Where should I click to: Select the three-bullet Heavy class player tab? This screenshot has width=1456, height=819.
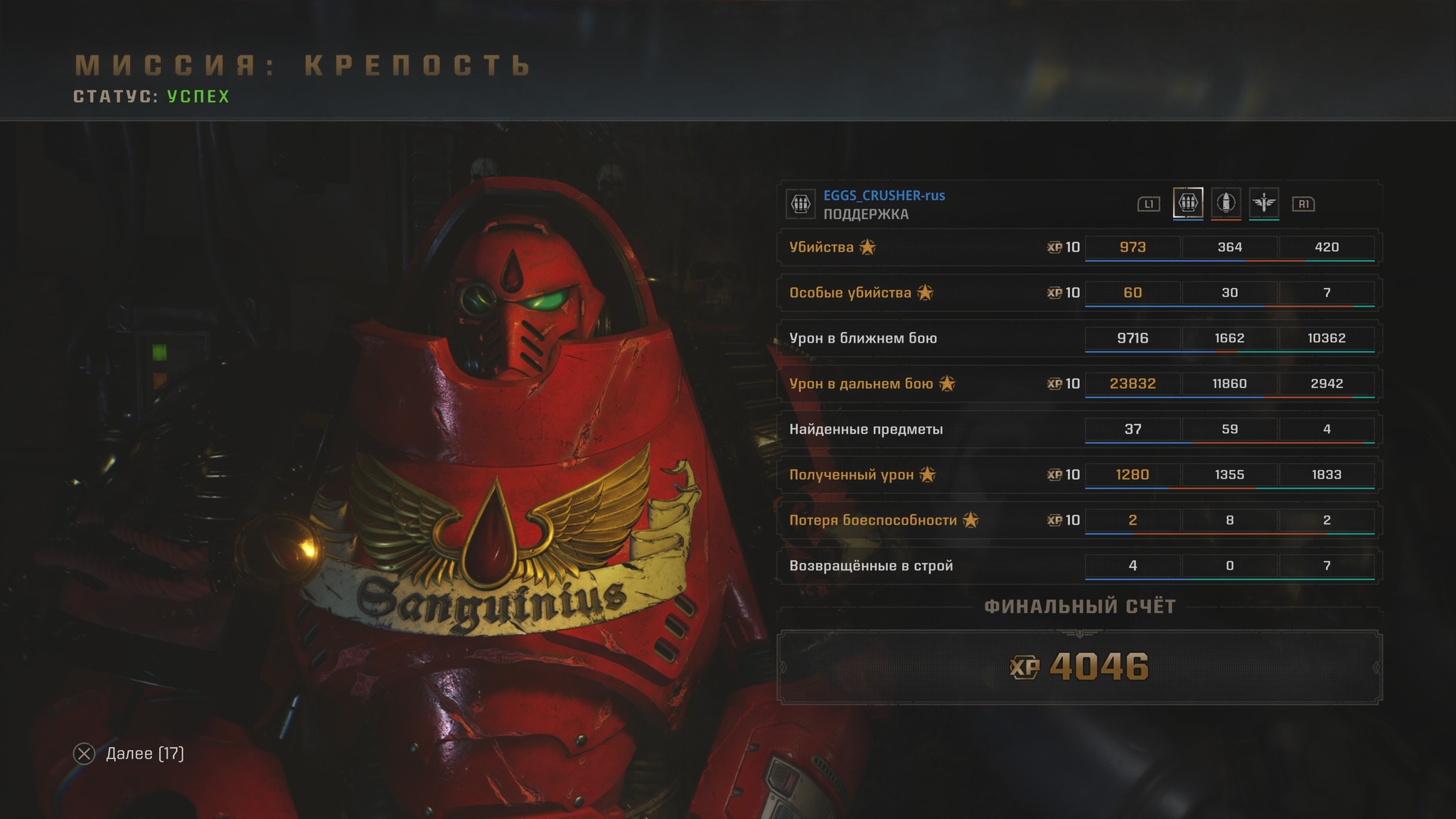1187,203
